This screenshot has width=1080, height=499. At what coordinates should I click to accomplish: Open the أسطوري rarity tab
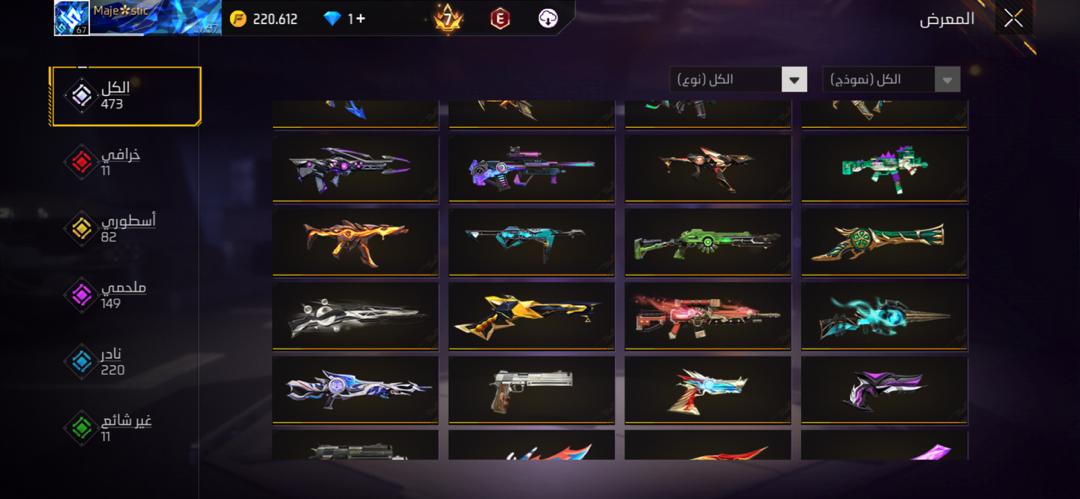(125, 228)
